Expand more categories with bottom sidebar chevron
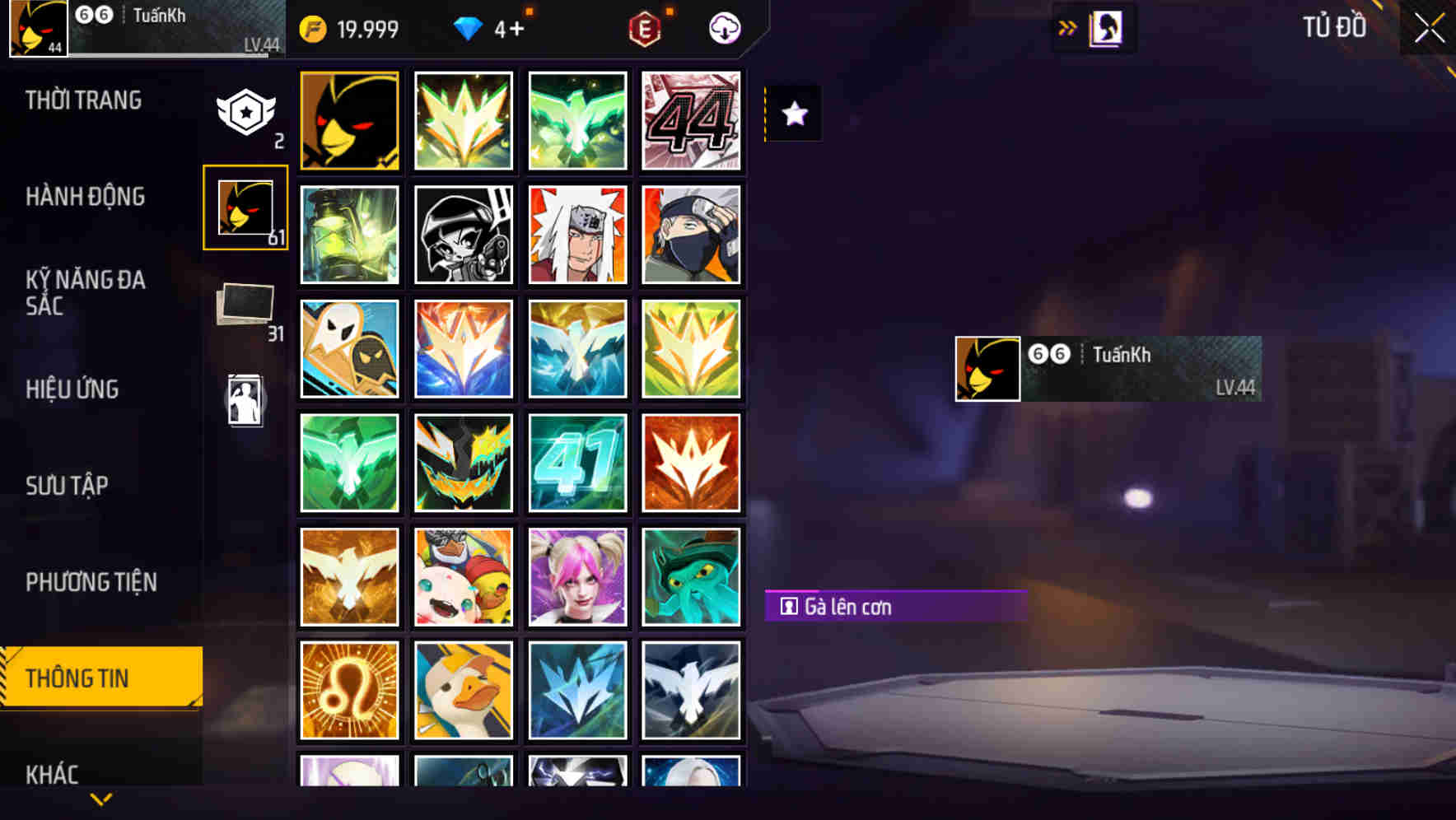Viewport: 1456px width, 820px height. point(100,797)
